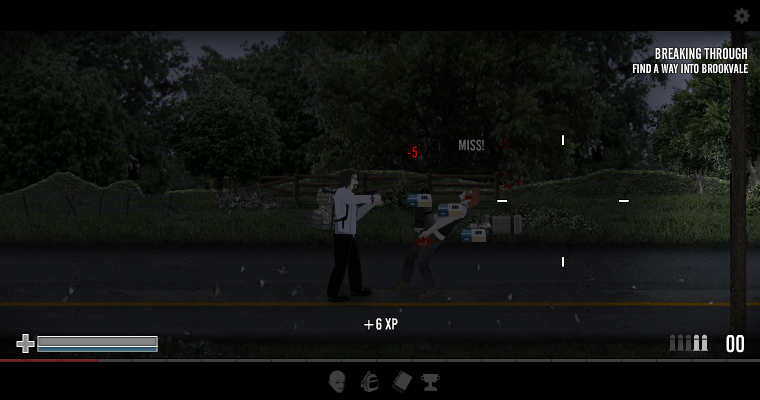Viewport: 760px width, 400px height.
Task: Show the trophy achievements screen
Action: [430, 381]
